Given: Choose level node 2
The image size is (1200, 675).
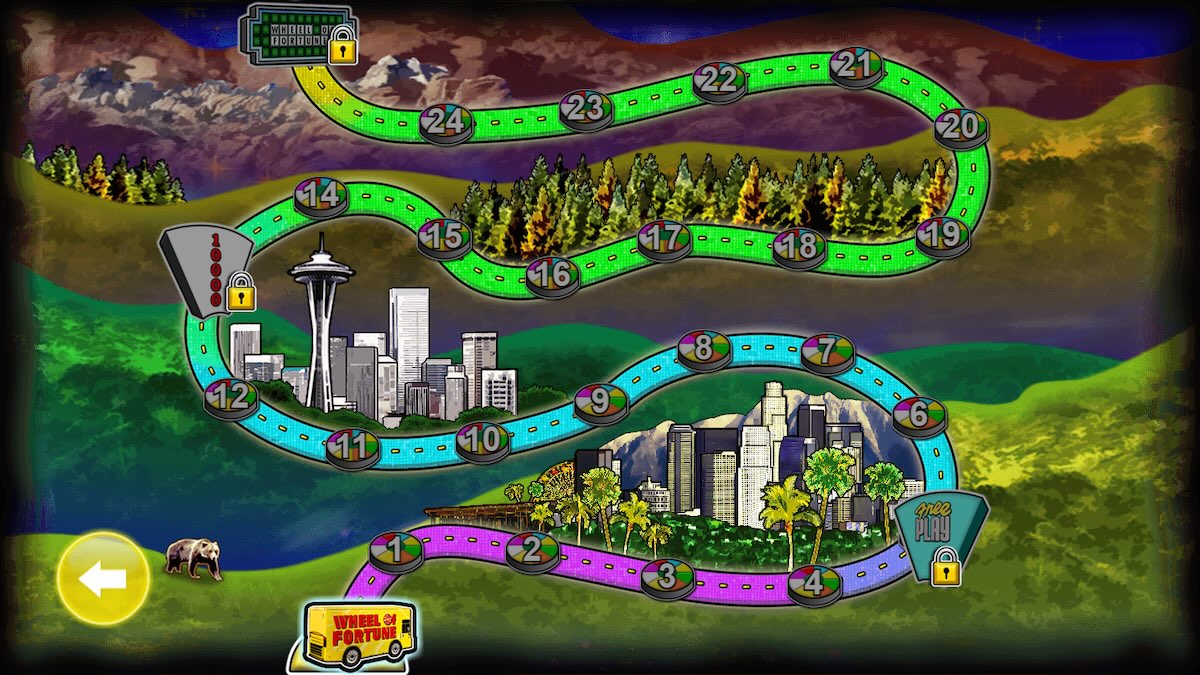Looking at the screenshot, I should click(532, 550).
